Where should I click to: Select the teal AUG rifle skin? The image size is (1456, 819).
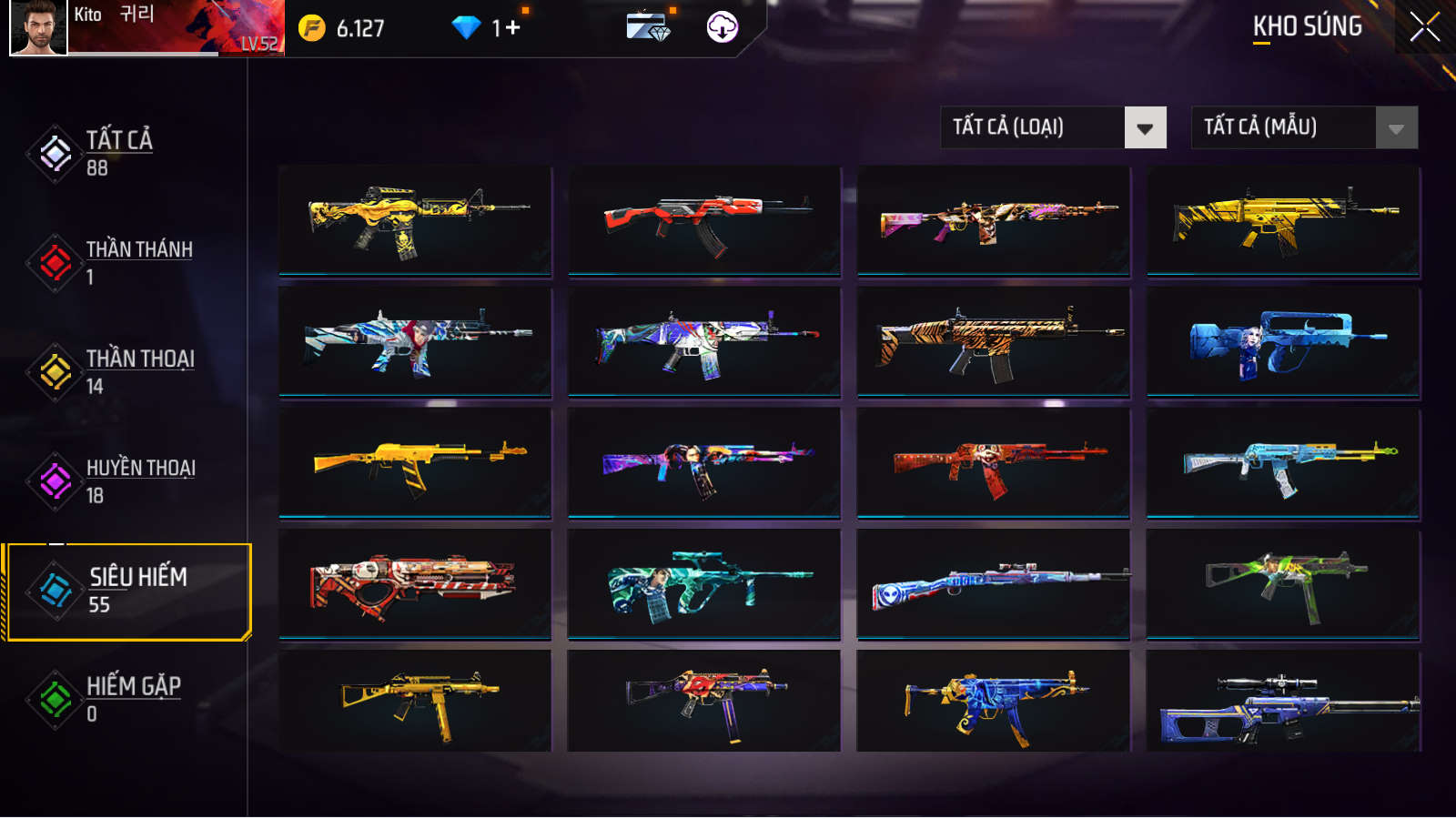tap(704, 584)
